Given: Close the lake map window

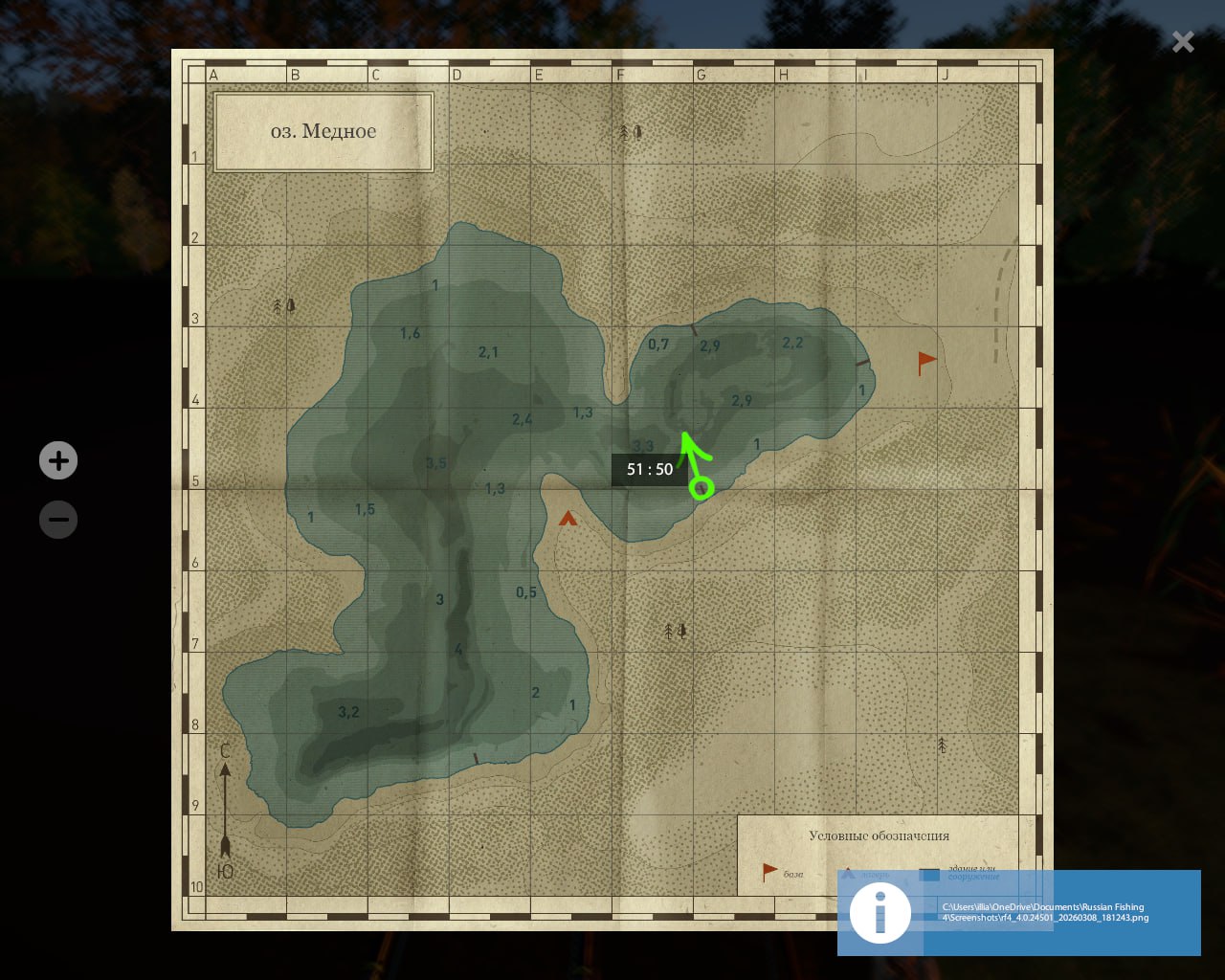Looking at the screenshot, I should point(1183,41).
